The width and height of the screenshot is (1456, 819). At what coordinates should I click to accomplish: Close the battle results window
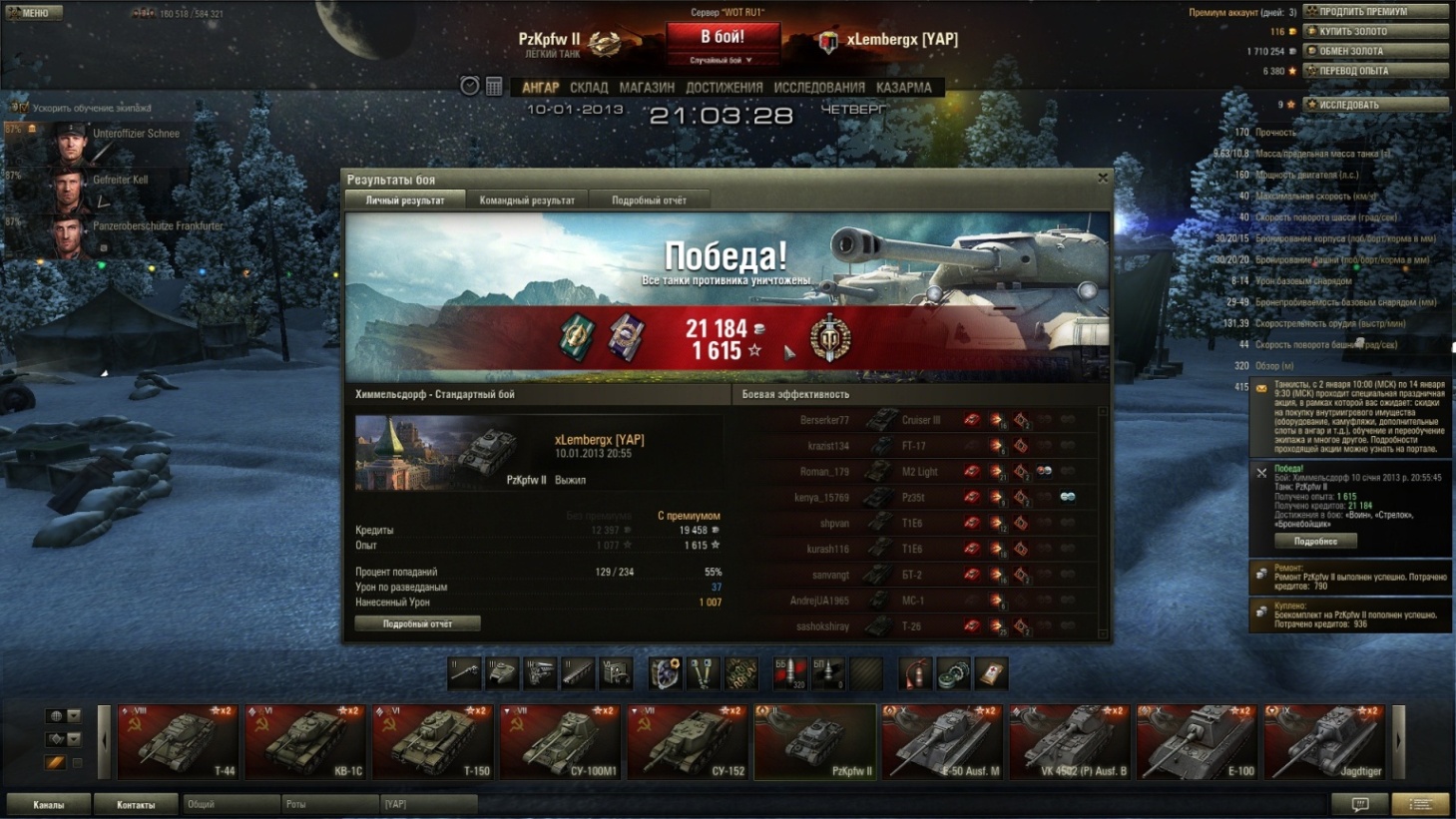(x=1103, y=179)
